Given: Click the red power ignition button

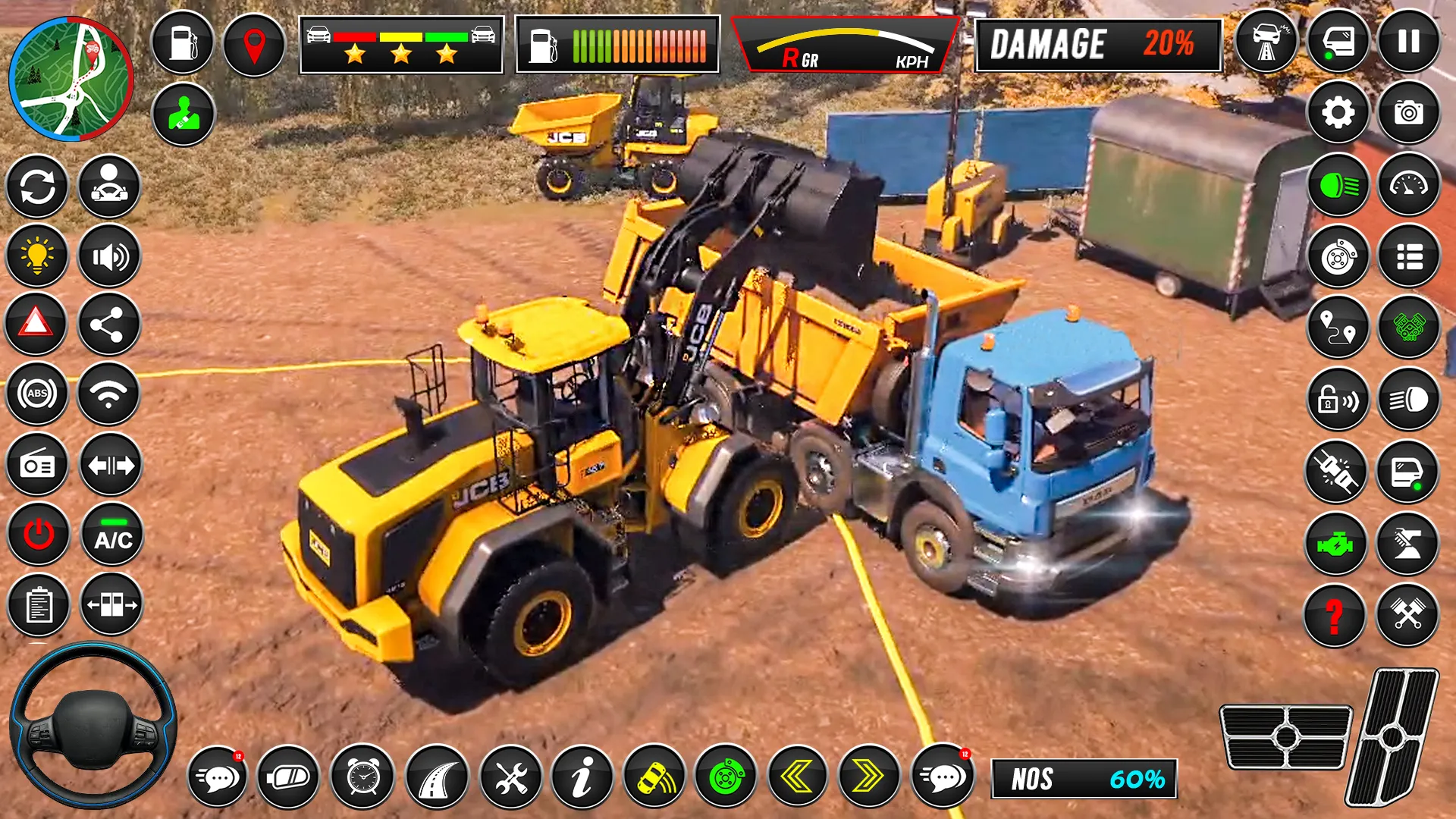Looking at the screenshot, I should pos(38,535).
